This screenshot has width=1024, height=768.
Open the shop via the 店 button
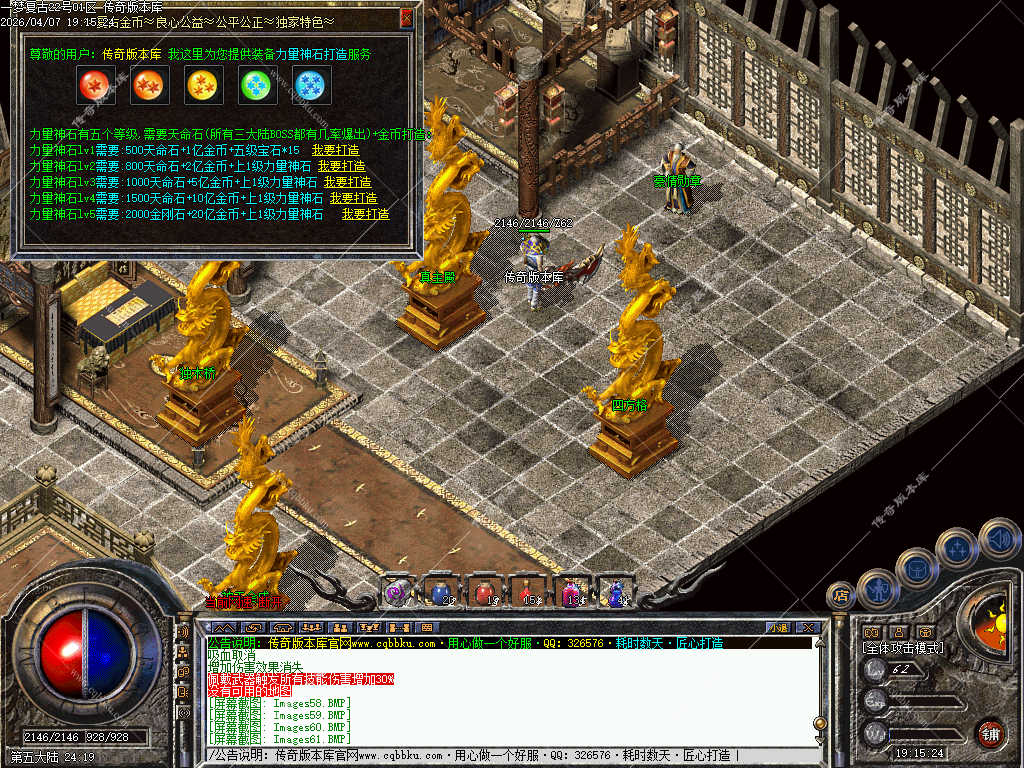pos(840,596)
